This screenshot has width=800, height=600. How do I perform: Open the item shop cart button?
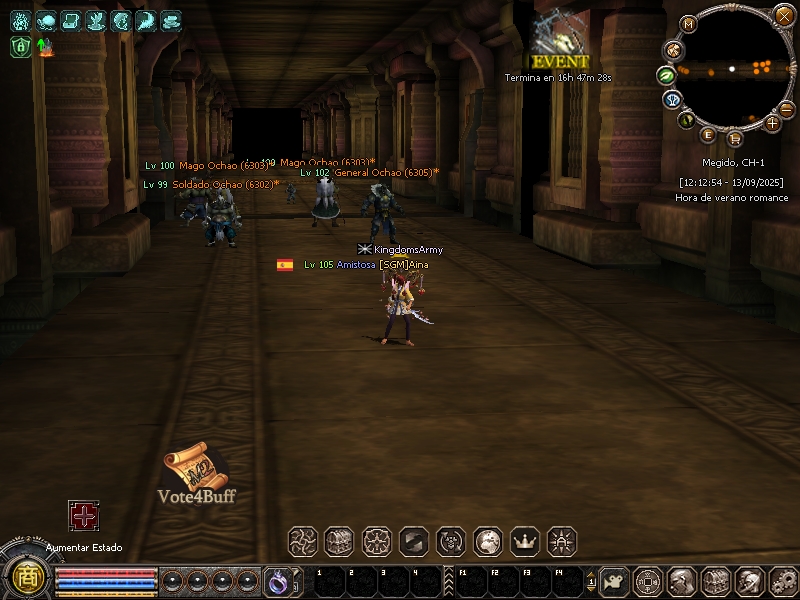point(735,138)
